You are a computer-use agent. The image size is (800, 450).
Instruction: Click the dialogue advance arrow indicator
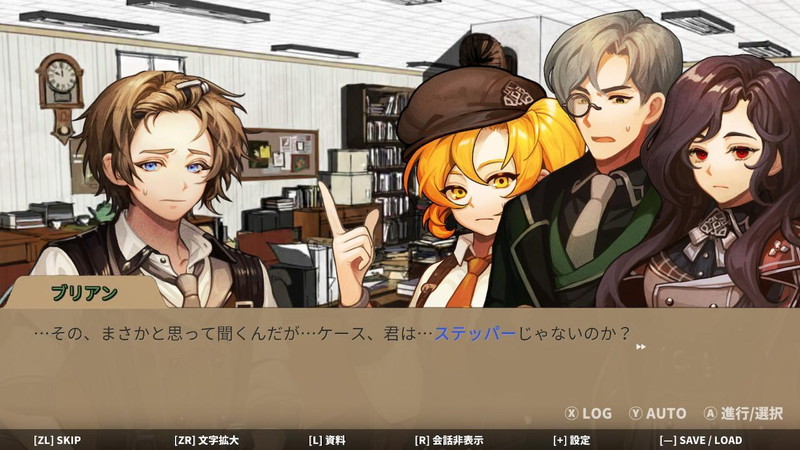[641, 347]
